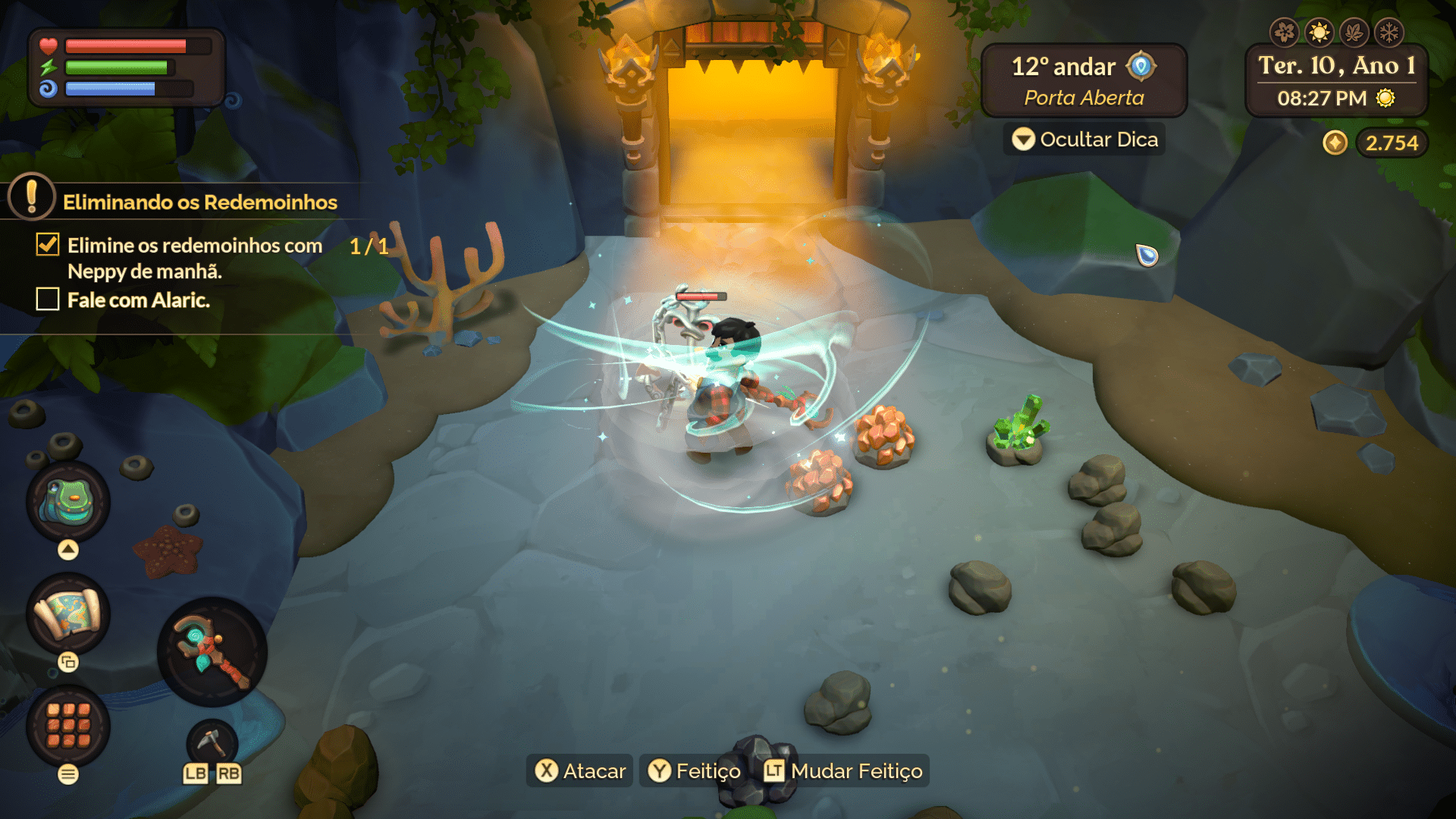Click the golden coin currency icon
The width and height of the screenshot is (1456, 819).
1335,142
